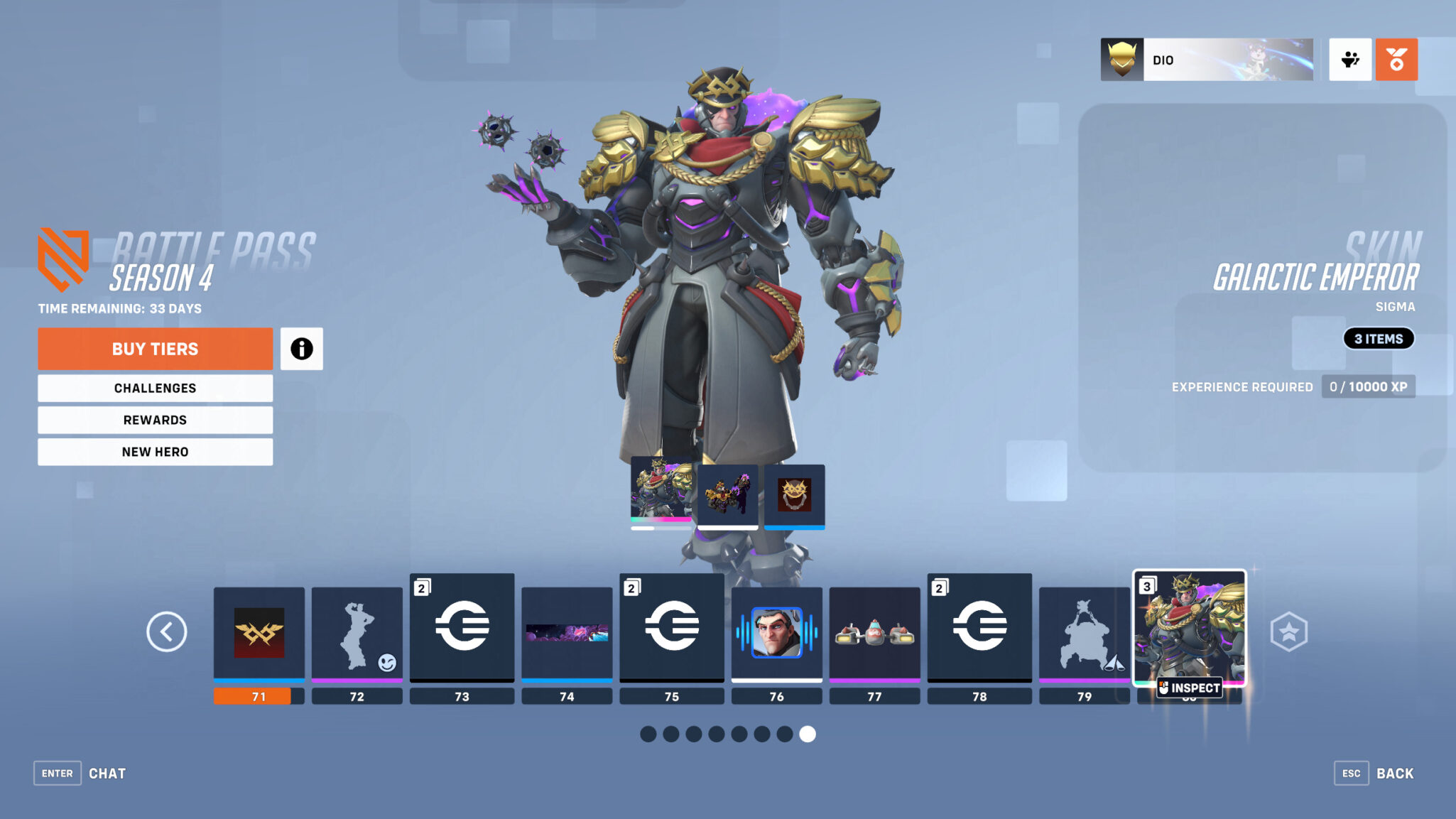Click the XP progress bar under the skin preview
This screenshot has height=819, width=1456.
click(x=659, y=528)
